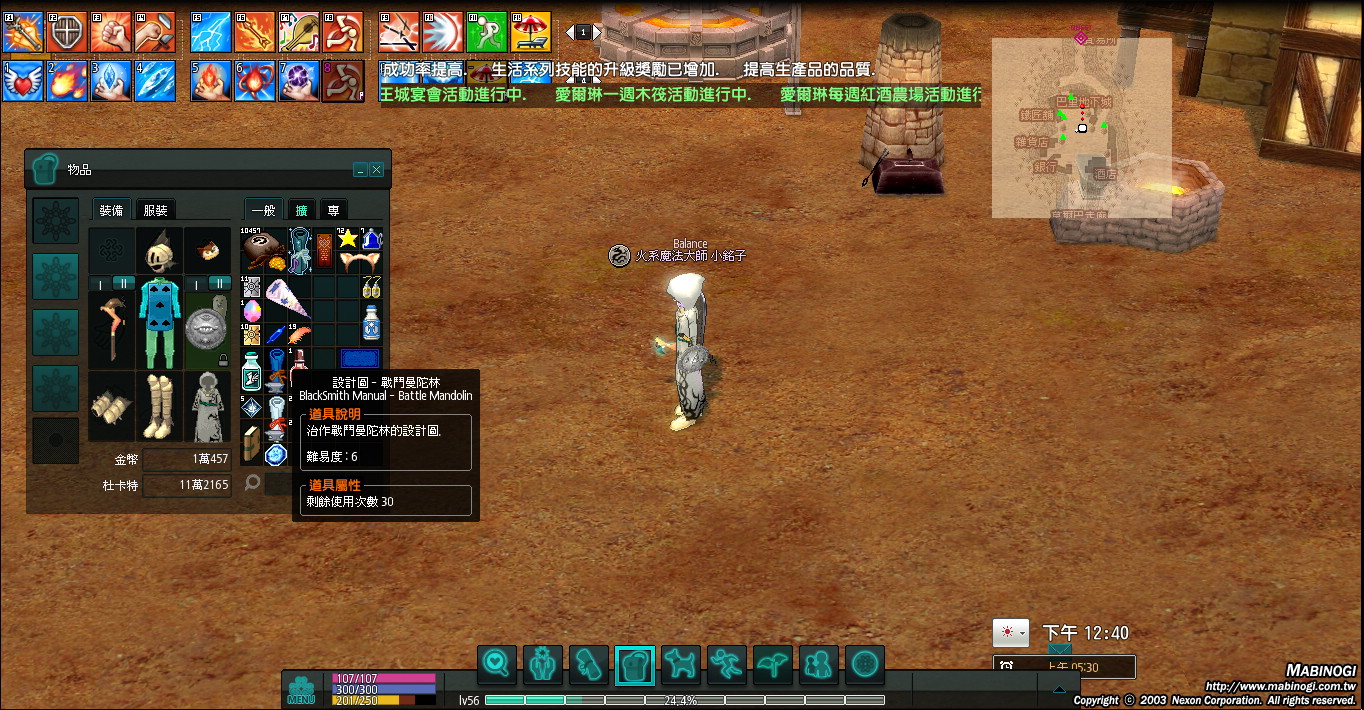Click the minimap in the corner
The height and width of the screenshot is (710, 1364).
[x=1081, y=127]
